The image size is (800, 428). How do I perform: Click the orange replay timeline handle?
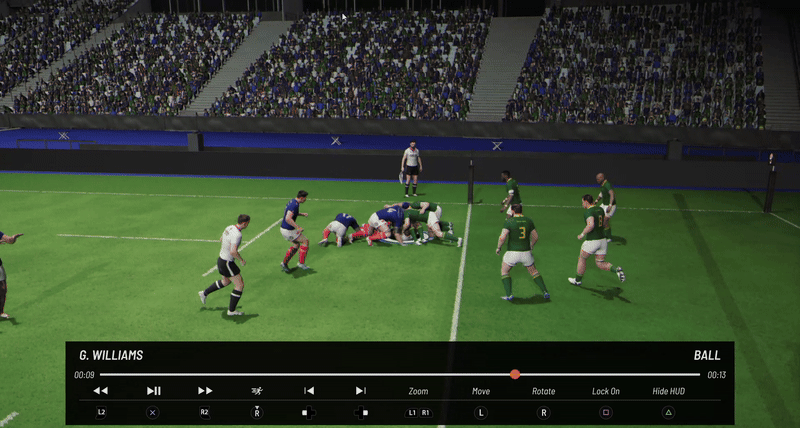515,374
